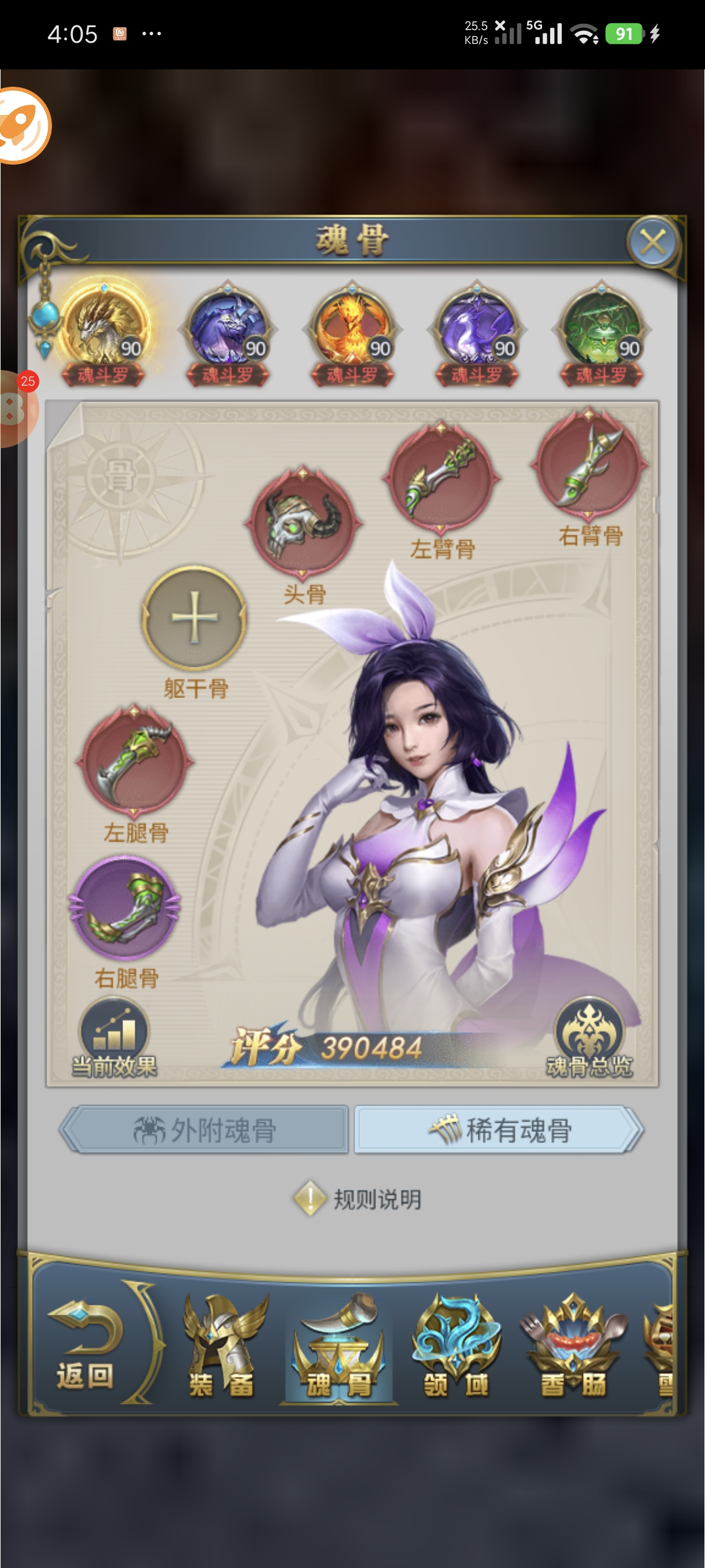This screenshot has width=705, height=1568.
Task: Tap 返回 to go back
Action: (x=86, y=1347)
